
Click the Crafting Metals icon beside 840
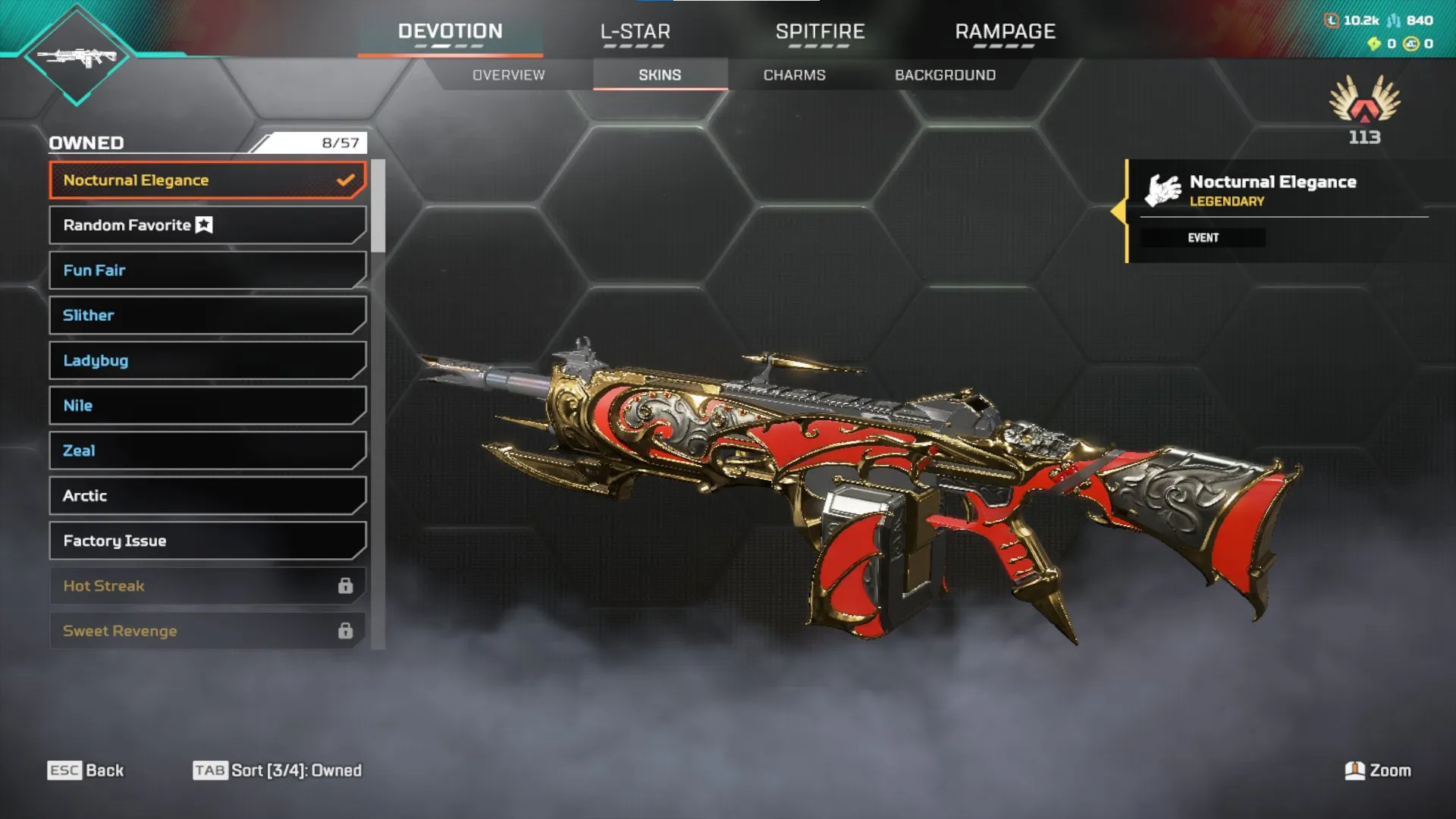(1393, 20)
